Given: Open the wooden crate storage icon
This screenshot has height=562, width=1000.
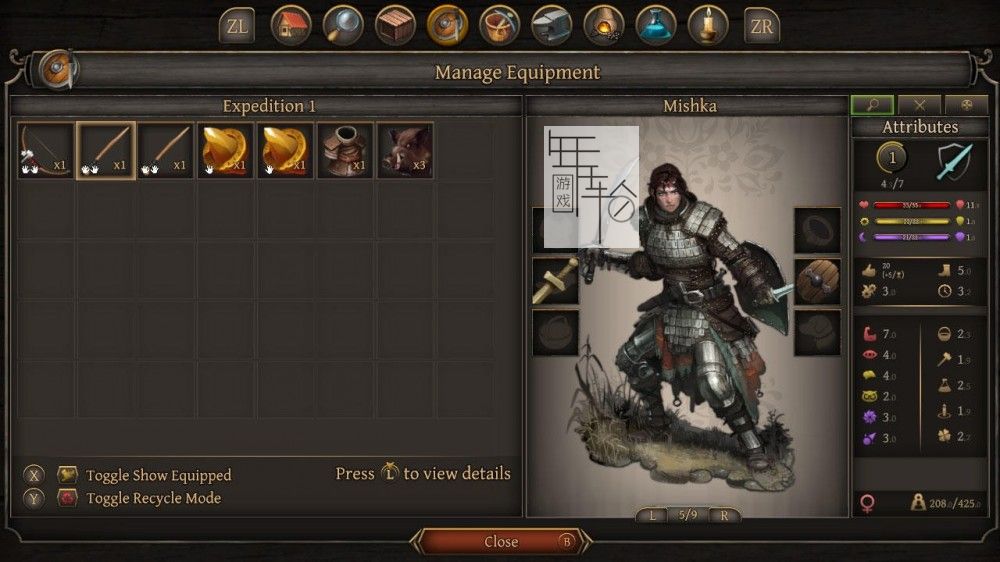Looking at the screenshot, I should pos(395,26).
